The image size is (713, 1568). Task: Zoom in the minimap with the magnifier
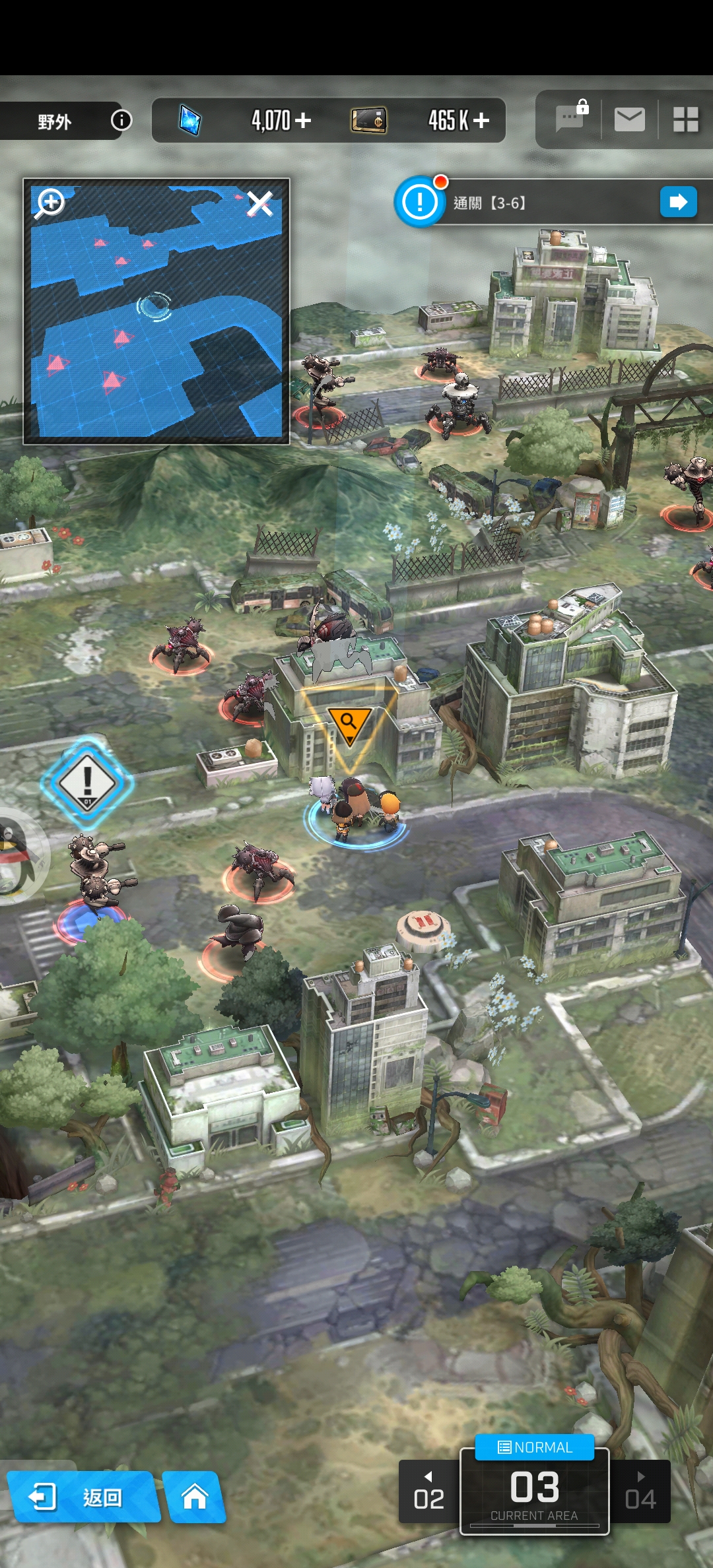(51, 203)
